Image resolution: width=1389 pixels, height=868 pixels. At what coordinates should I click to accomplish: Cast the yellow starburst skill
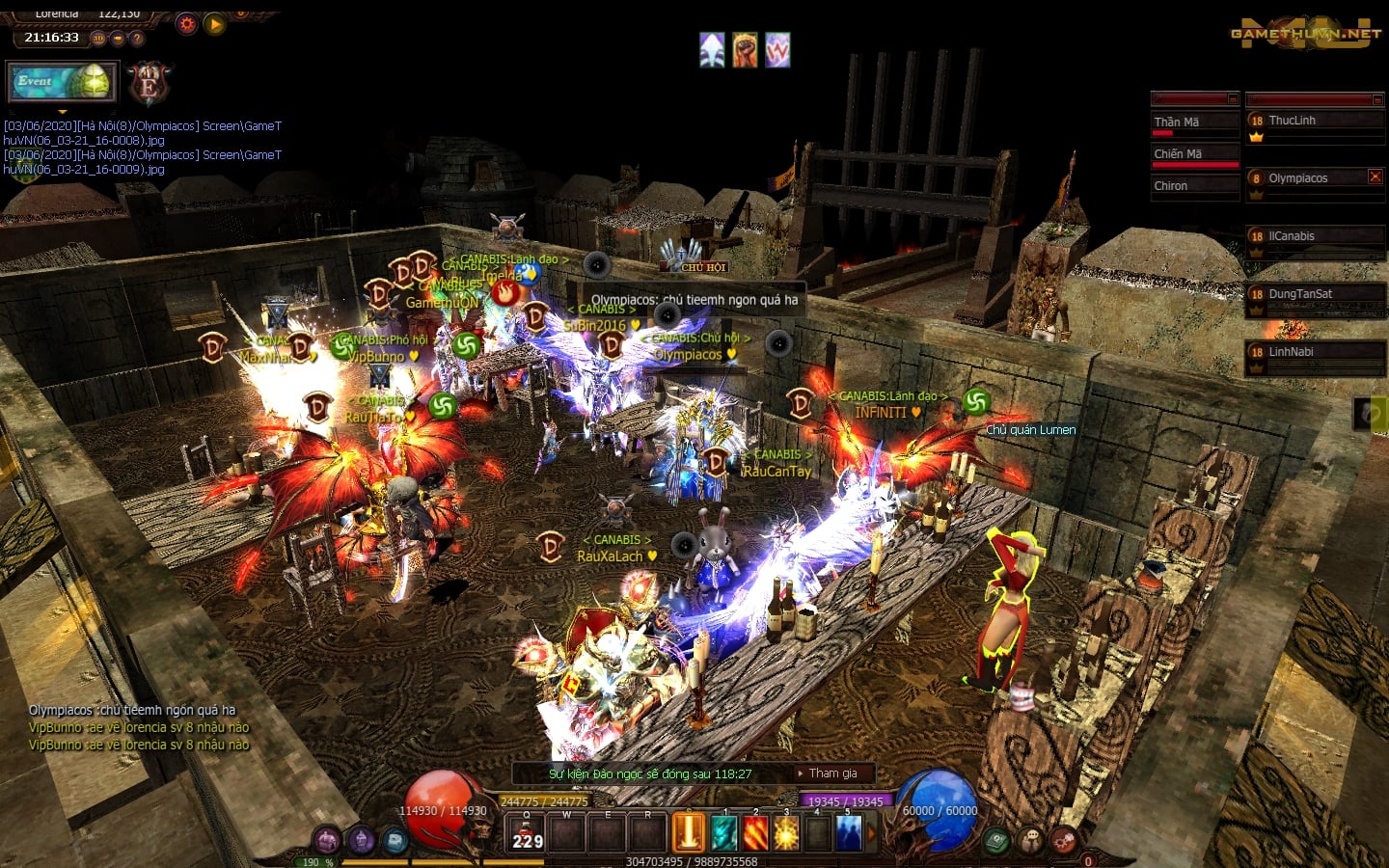pos(786,832)
